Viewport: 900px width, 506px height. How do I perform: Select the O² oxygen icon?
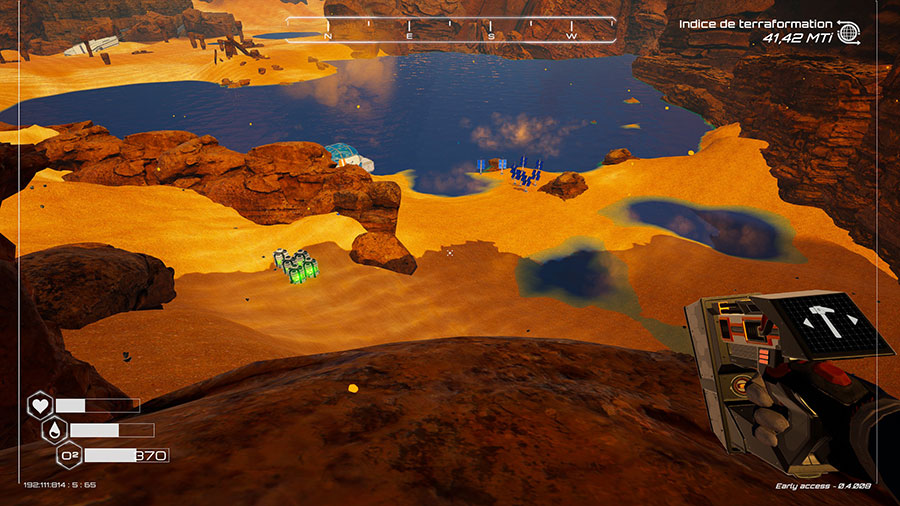tap(69, 456)
